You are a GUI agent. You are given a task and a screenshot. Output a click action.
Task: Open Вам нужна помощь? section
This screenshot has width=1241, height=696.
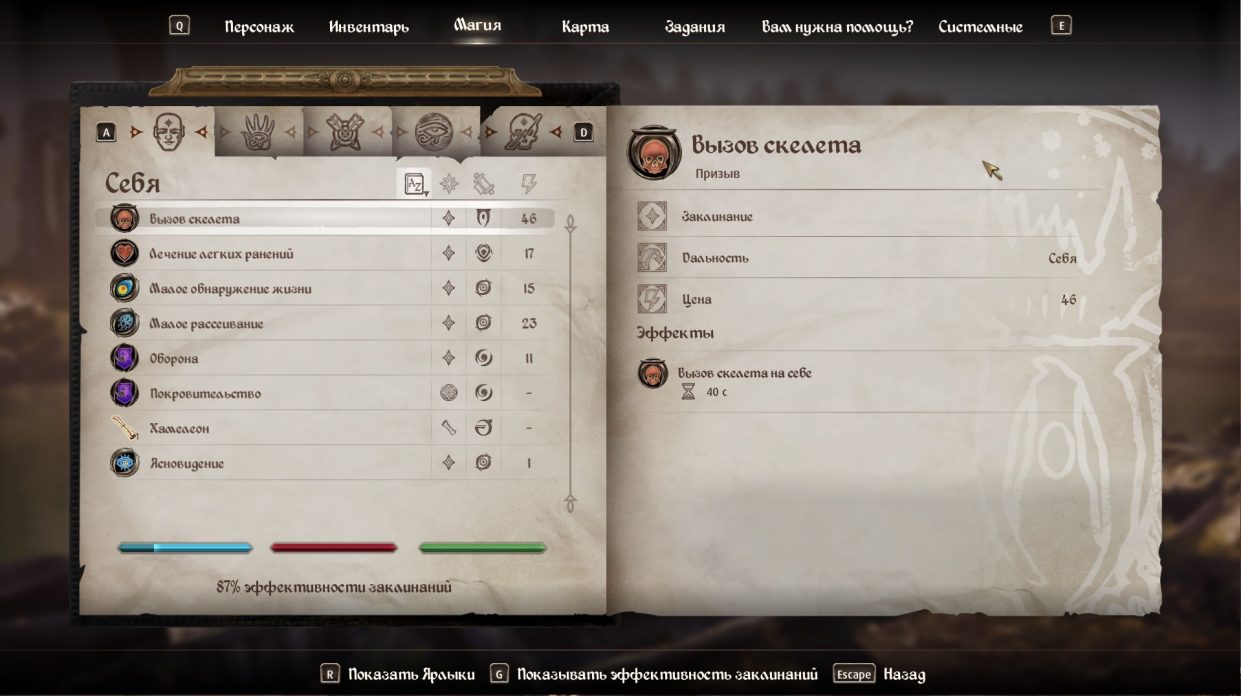click(837, 27)
